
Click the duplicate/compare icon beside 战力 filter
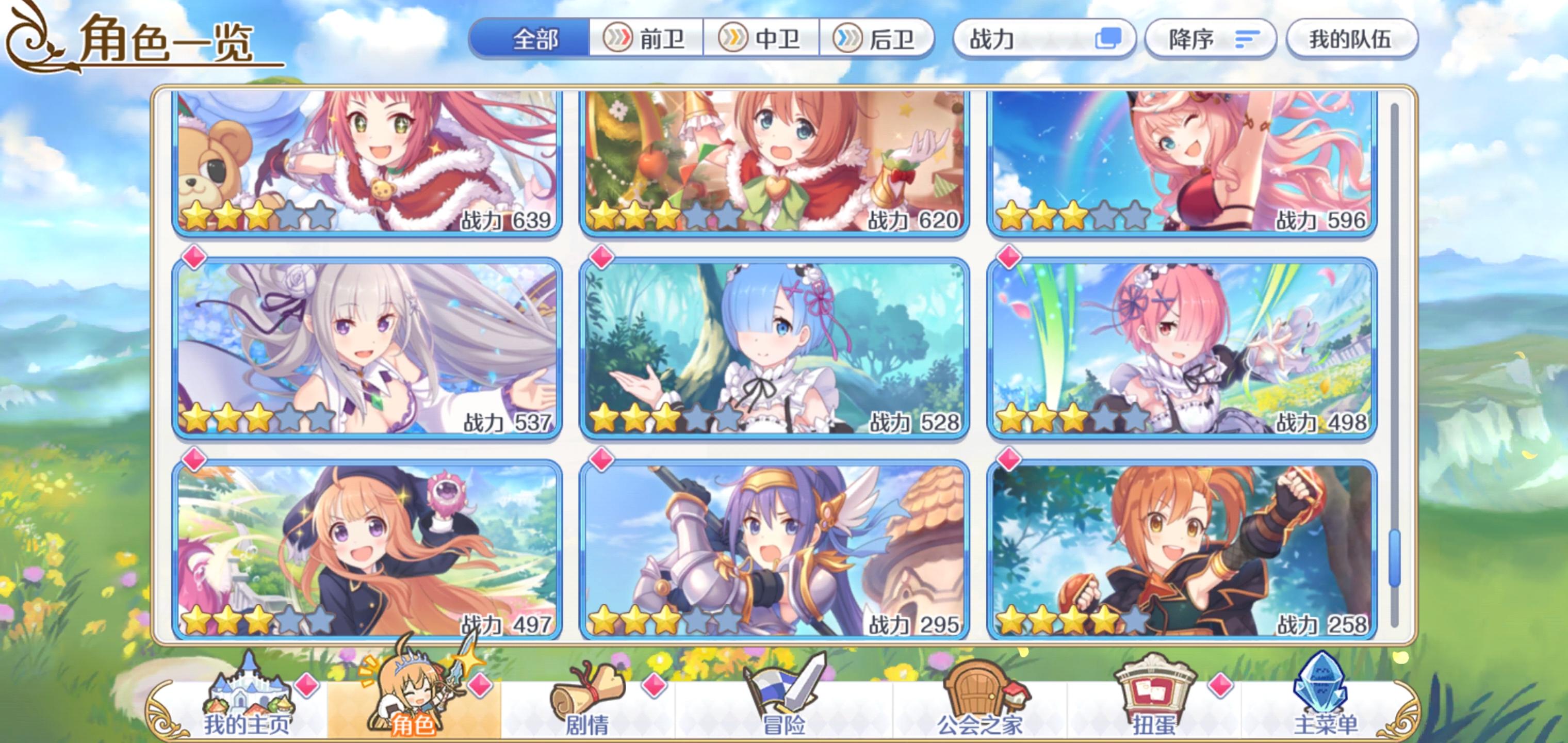pyautogui.click(x=1109, y=38)
